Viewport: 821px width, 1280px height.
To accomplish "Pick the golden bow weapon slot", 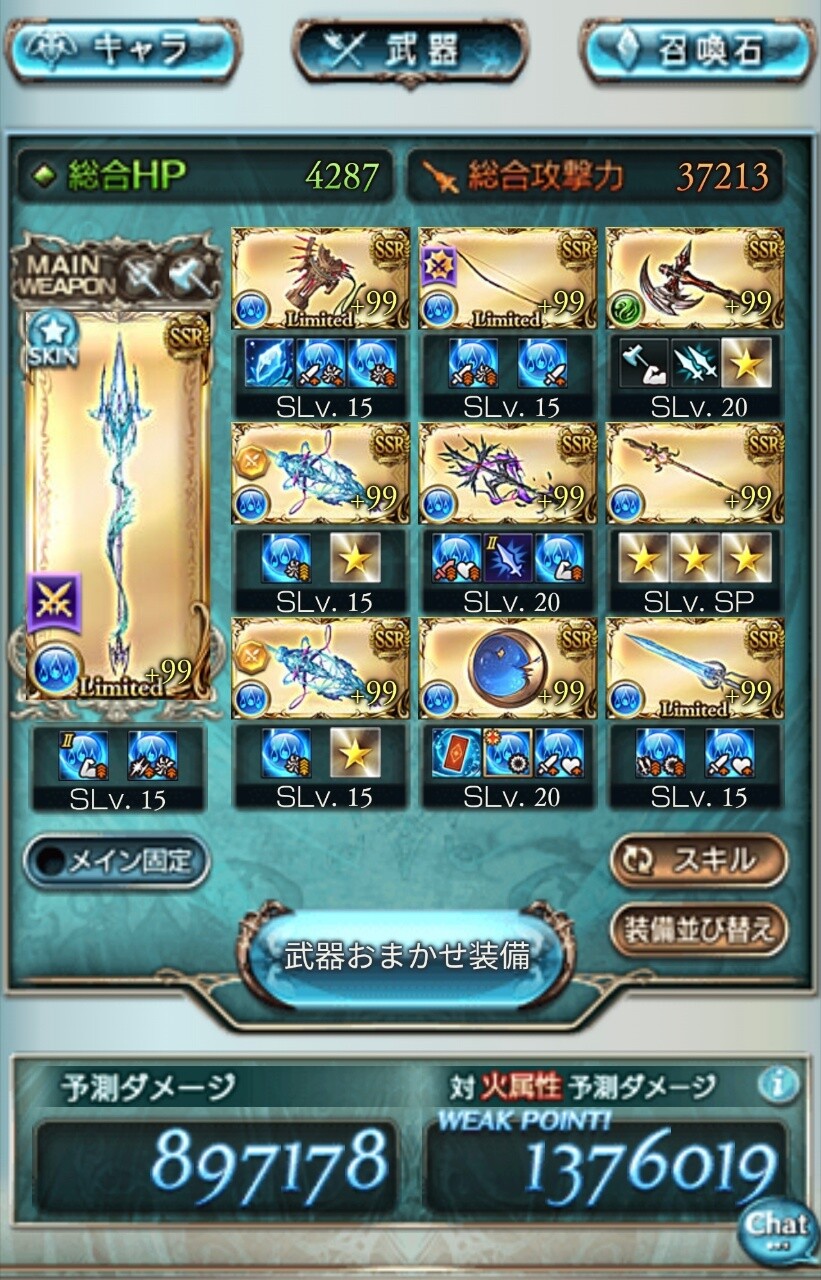I will point(507,279).
